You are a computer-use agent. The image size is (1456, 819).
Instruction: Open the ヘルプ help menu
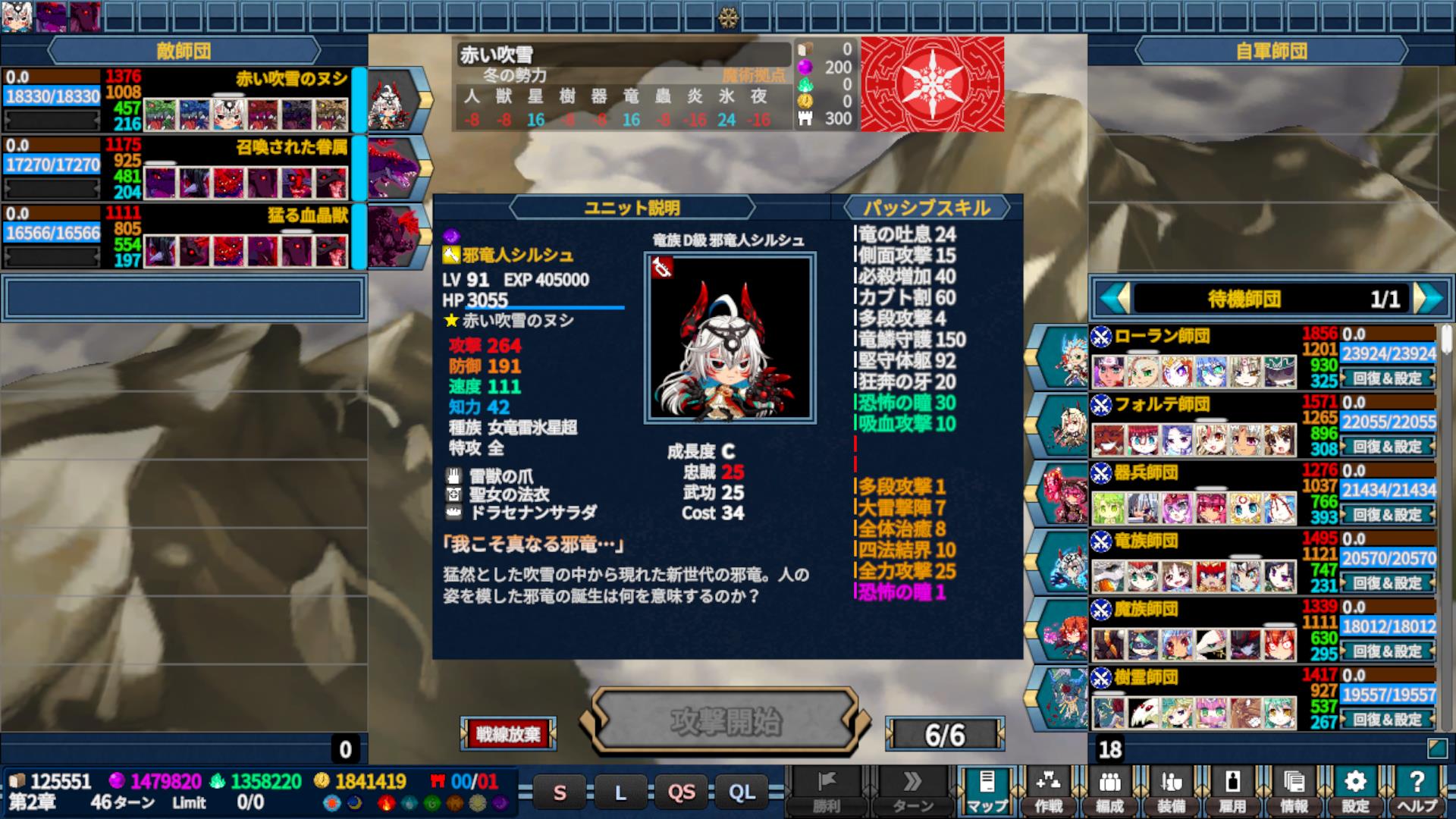[x=1417, y=790]
